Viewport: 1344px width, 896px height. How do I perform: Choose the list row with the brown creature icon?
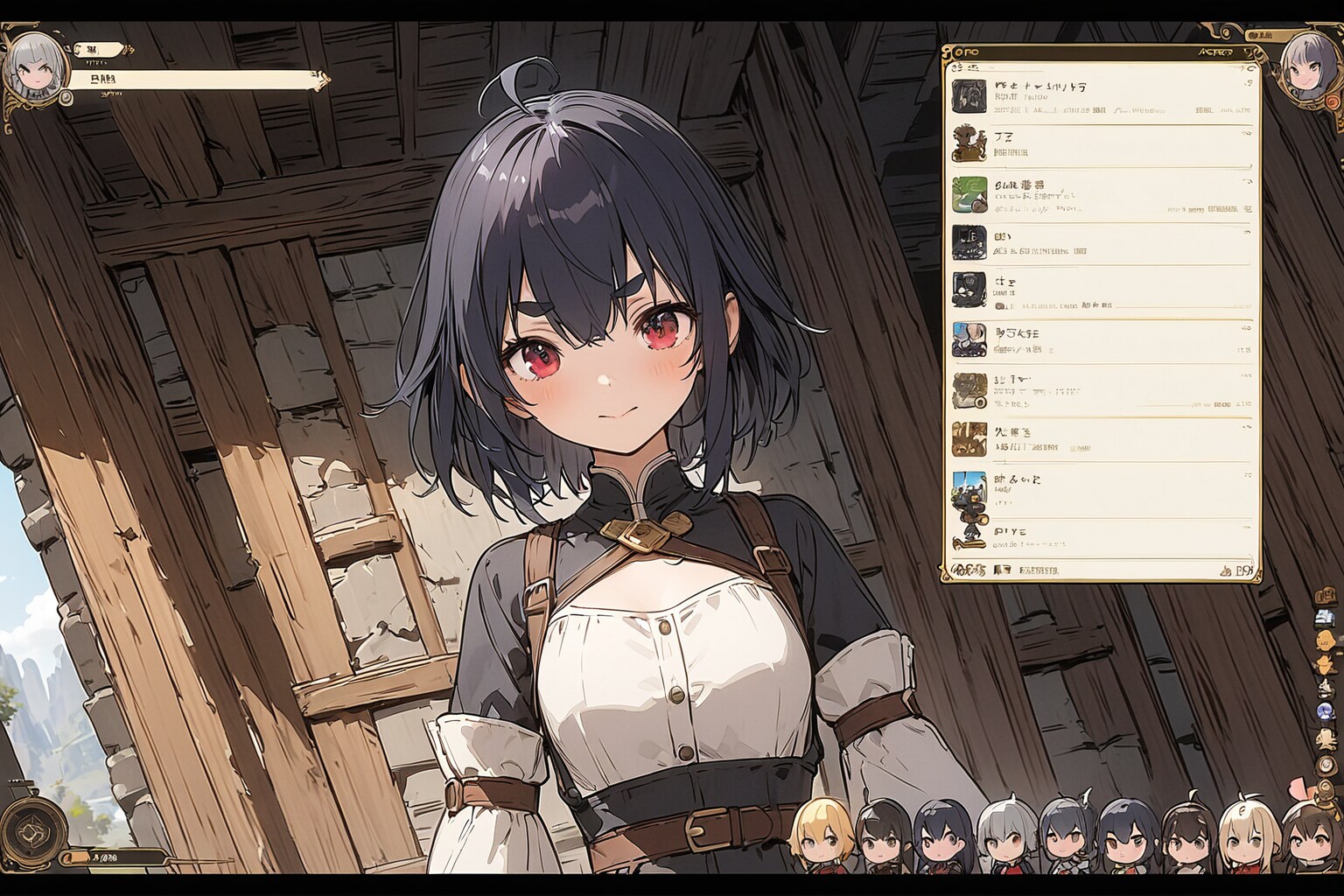tap(1101, 144)
